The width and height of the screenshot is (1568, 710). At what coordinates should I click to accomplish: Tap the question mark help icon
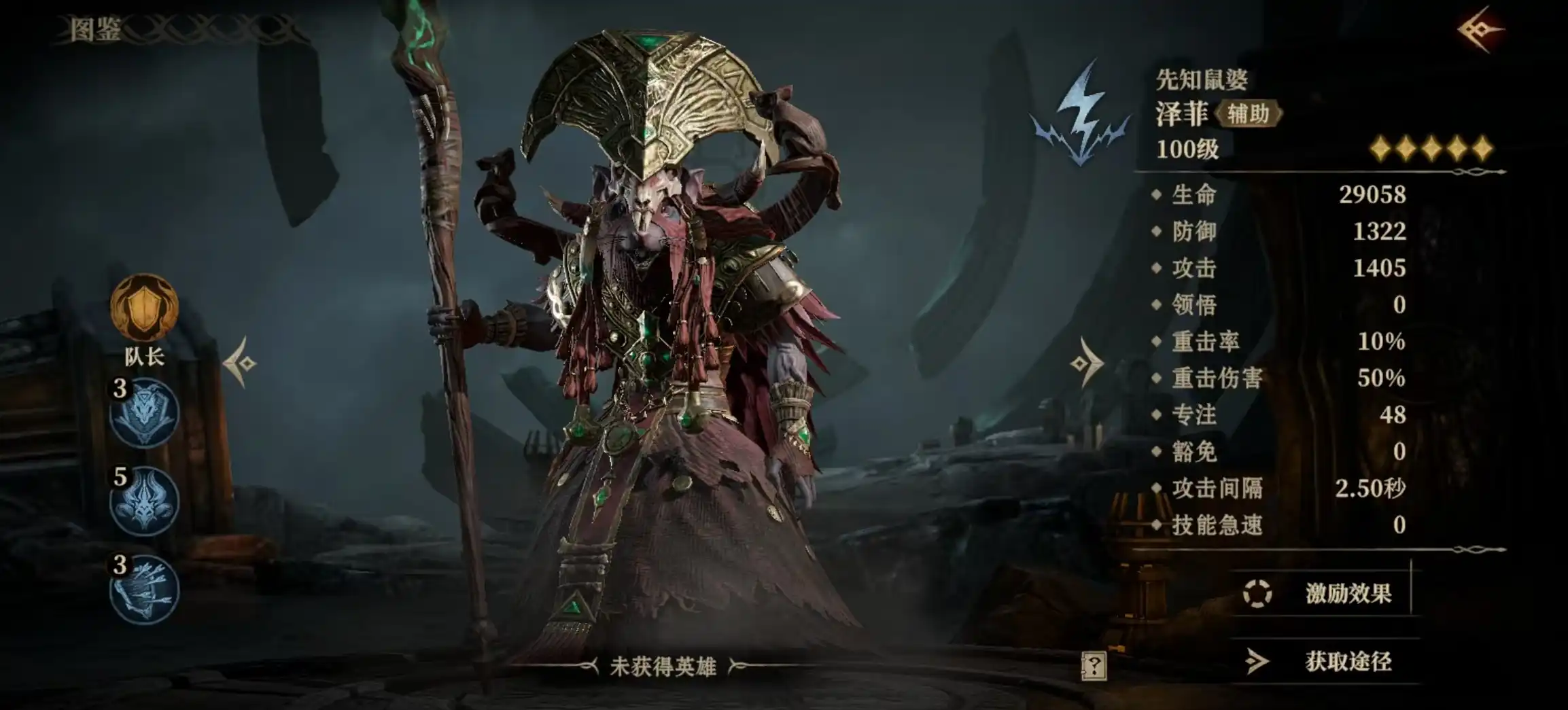pyautogui.click(x=1094, y=666)
